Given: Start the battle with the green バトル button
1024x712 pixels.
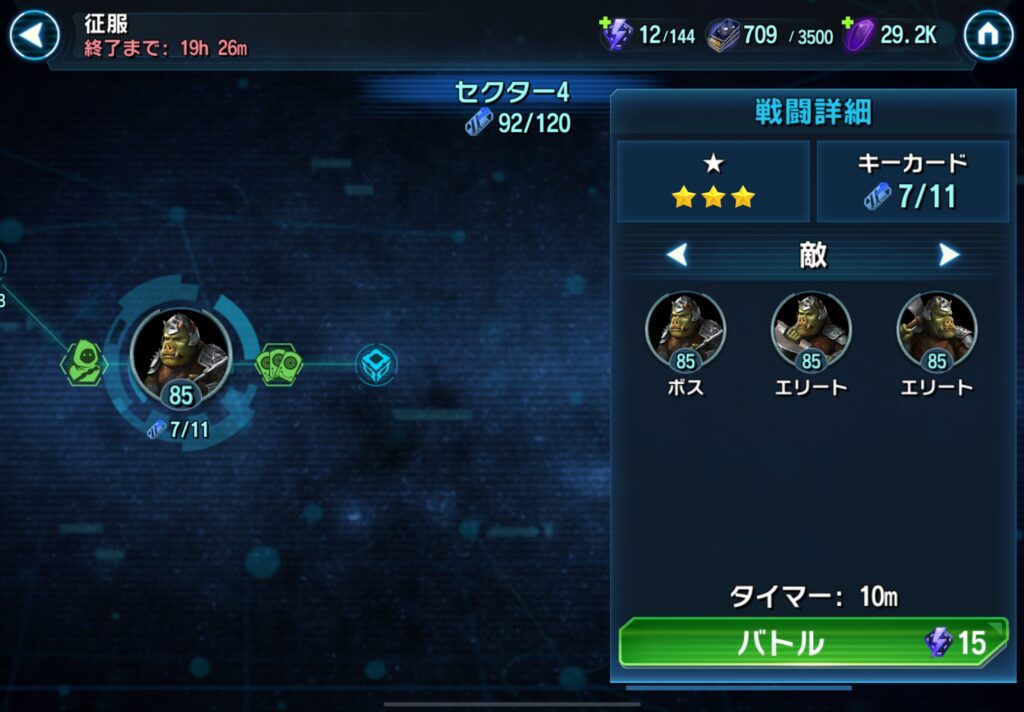Looking at the screenshot, I should click(812, 643).
